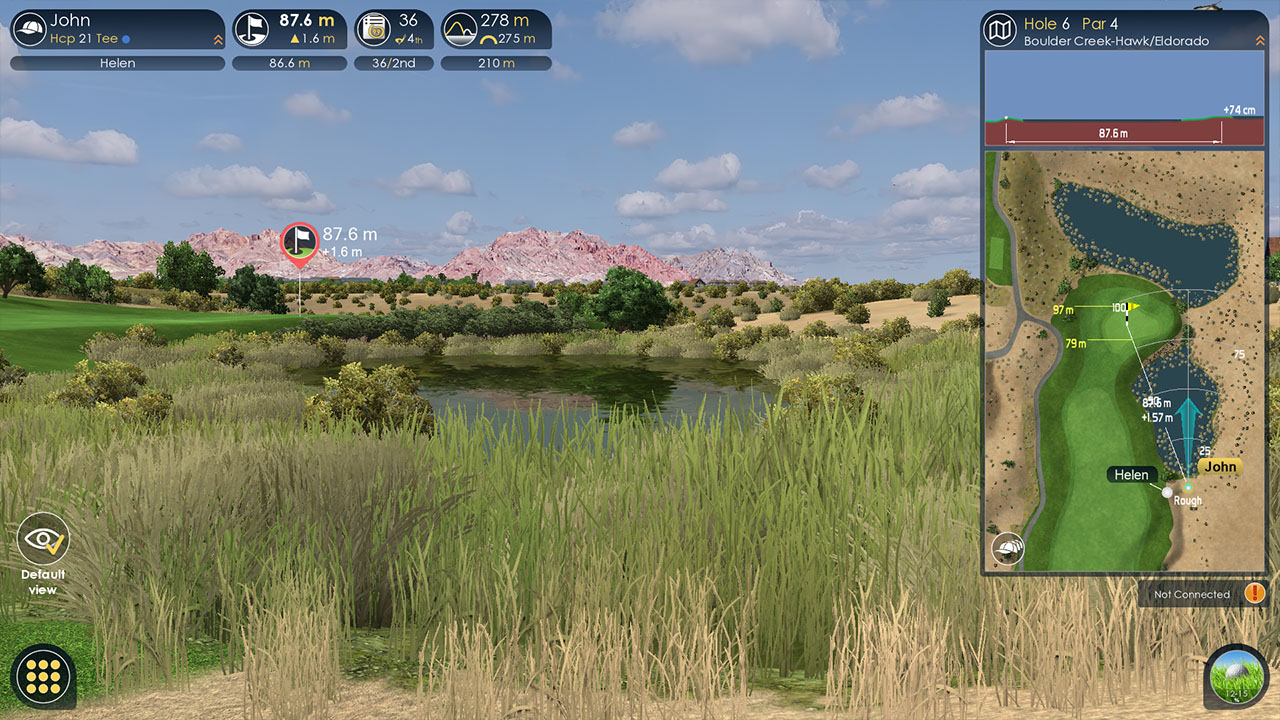Click the golf ball lie icon

1236,677
